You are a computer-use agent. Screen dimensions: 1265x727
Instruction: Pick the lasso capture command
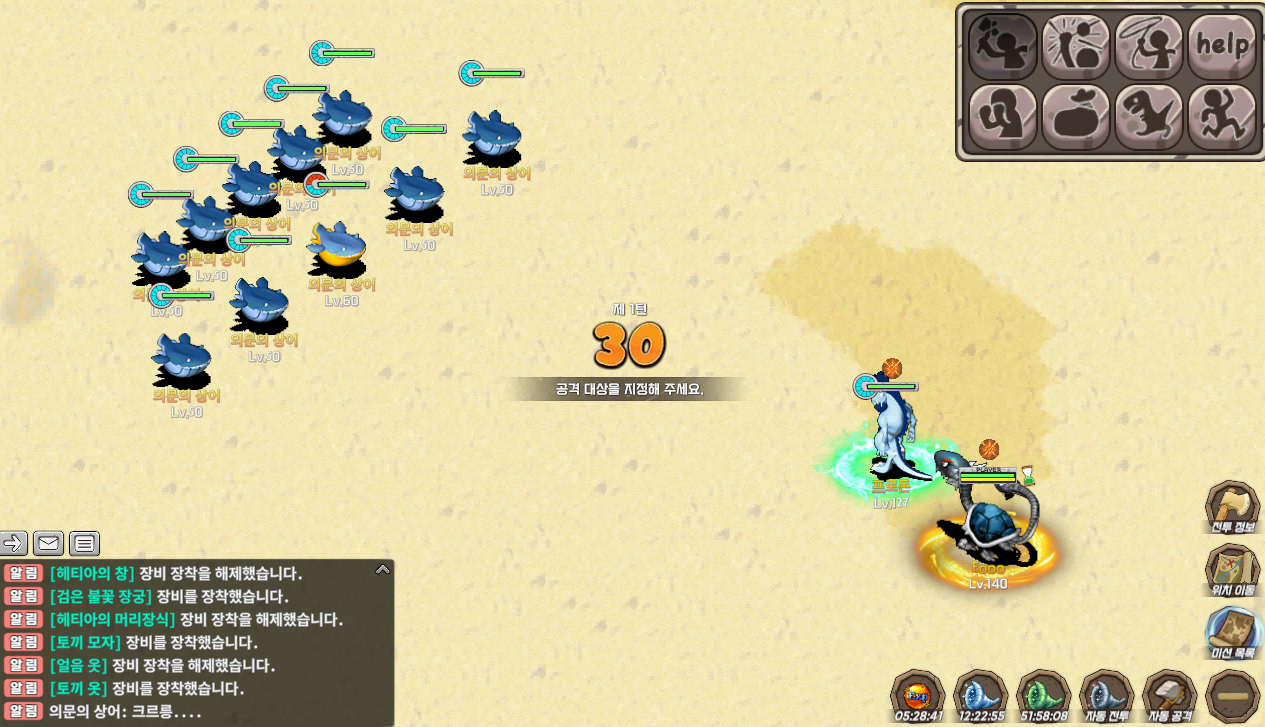pyautogui.click(x=1148, y=46)
